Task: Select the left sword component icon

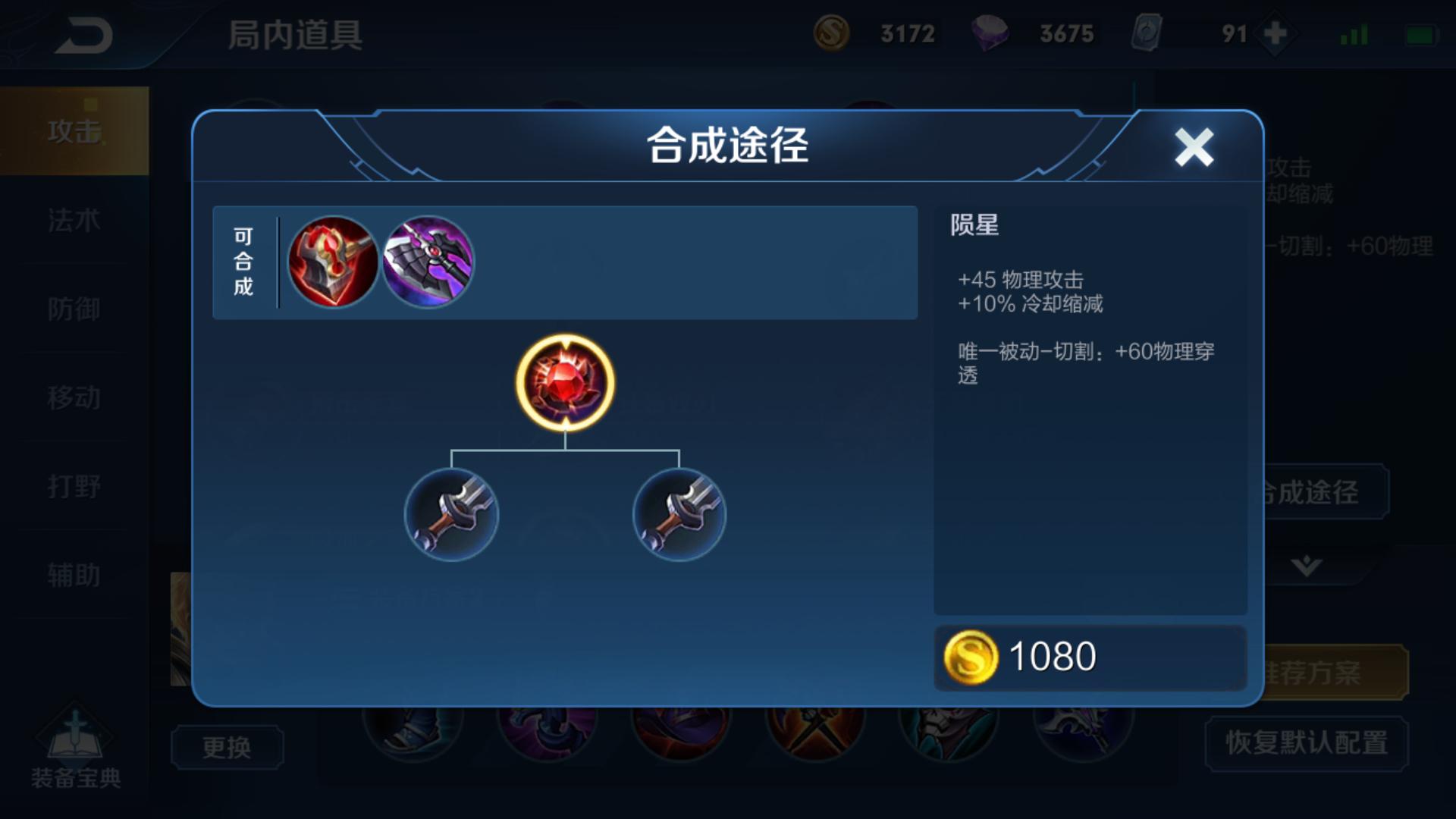Action: coord(451,514)
